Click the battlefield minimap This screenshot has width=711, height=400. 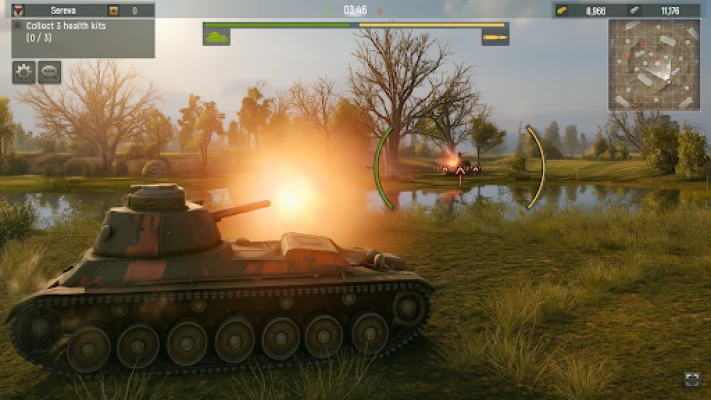tap(653, 65)
